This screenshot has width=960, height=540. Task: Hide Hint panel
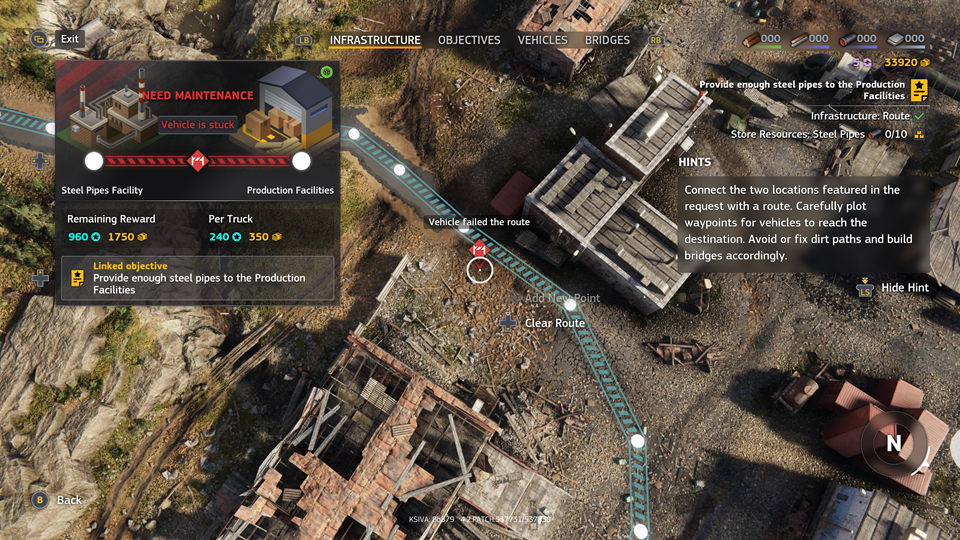[x=904, y=288]
